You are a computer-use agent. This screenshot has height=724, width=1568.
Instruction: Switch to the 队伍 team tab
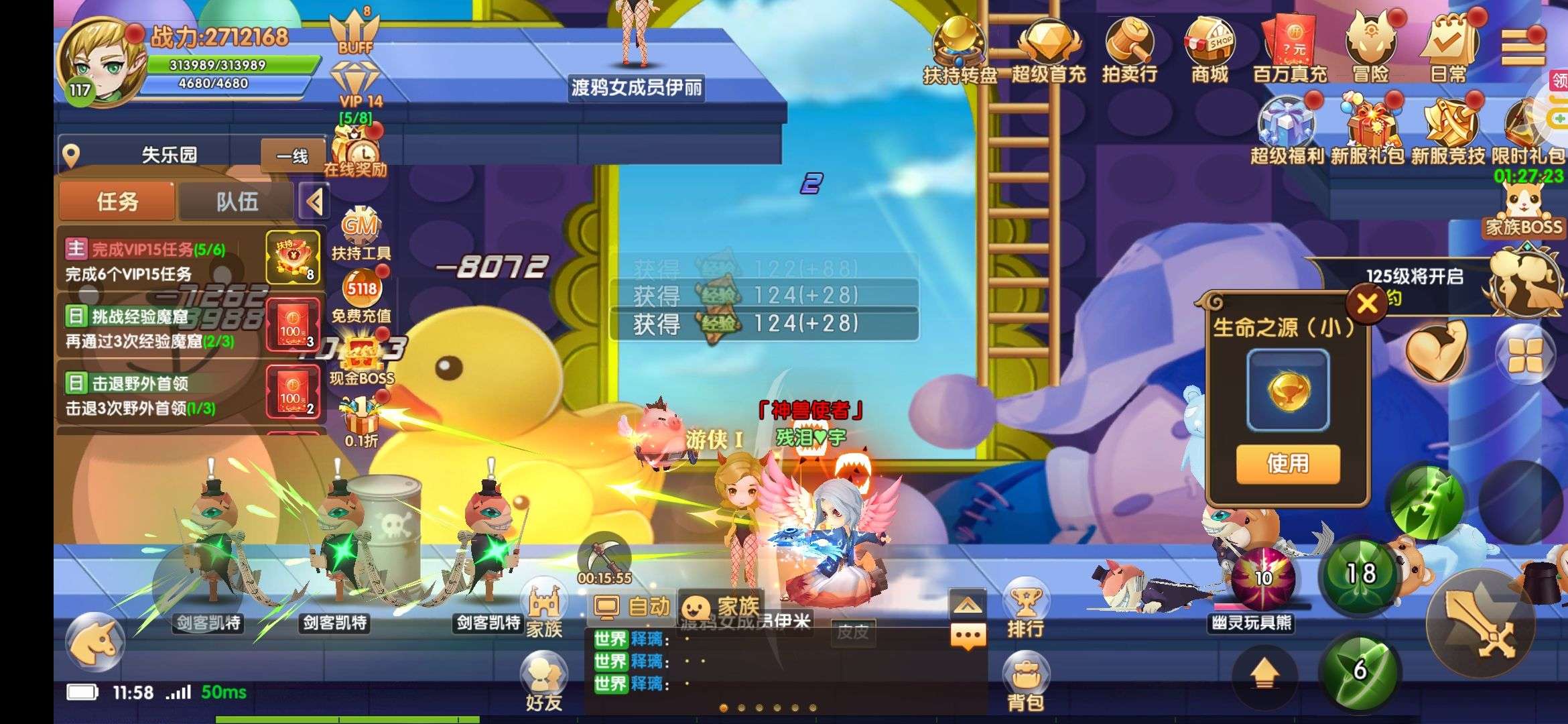[x=237, y=201]
